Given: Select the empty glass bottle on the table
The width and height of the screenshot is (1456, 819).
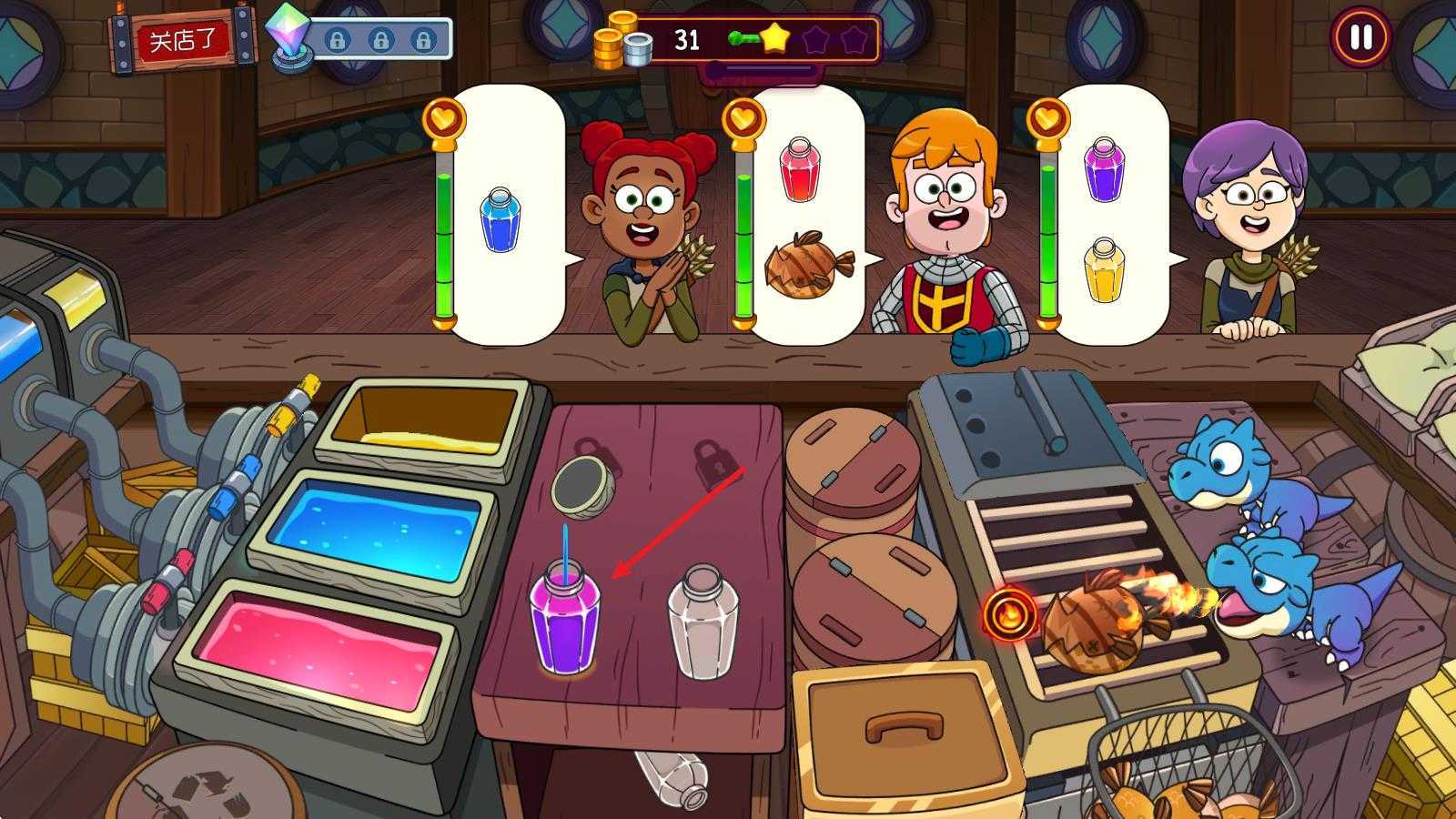Looking at the screenshot, I should click(x=703, y=622).
